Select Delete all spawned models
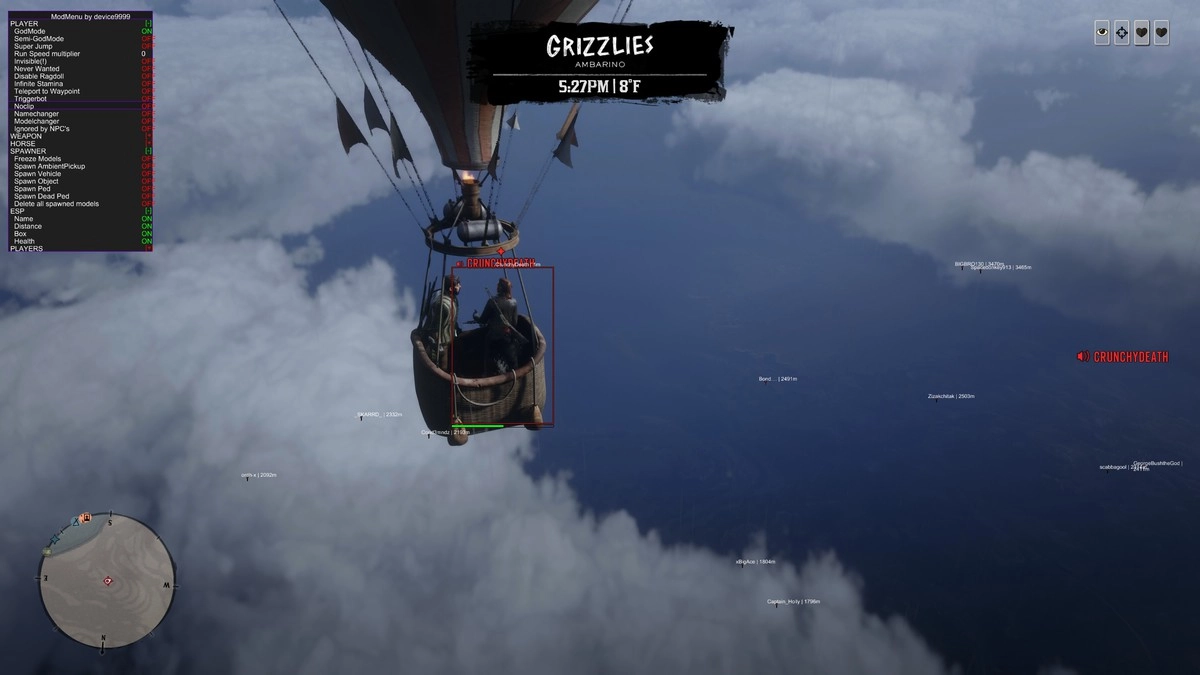1200x675 pixels. coord(56,204)
